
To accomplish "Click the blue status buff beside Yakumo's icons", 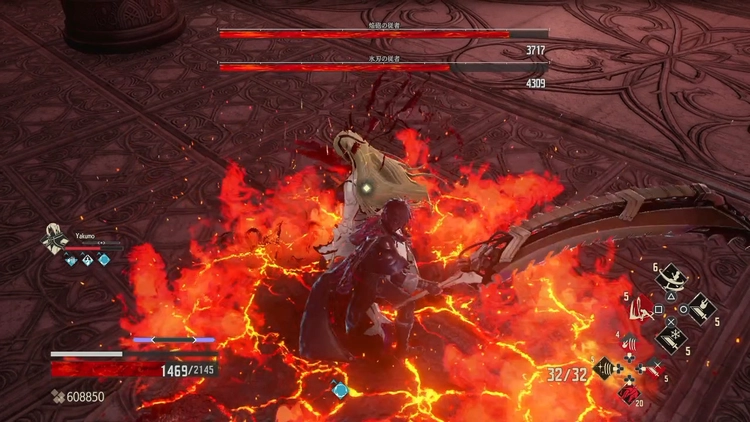I will [104, 260].
